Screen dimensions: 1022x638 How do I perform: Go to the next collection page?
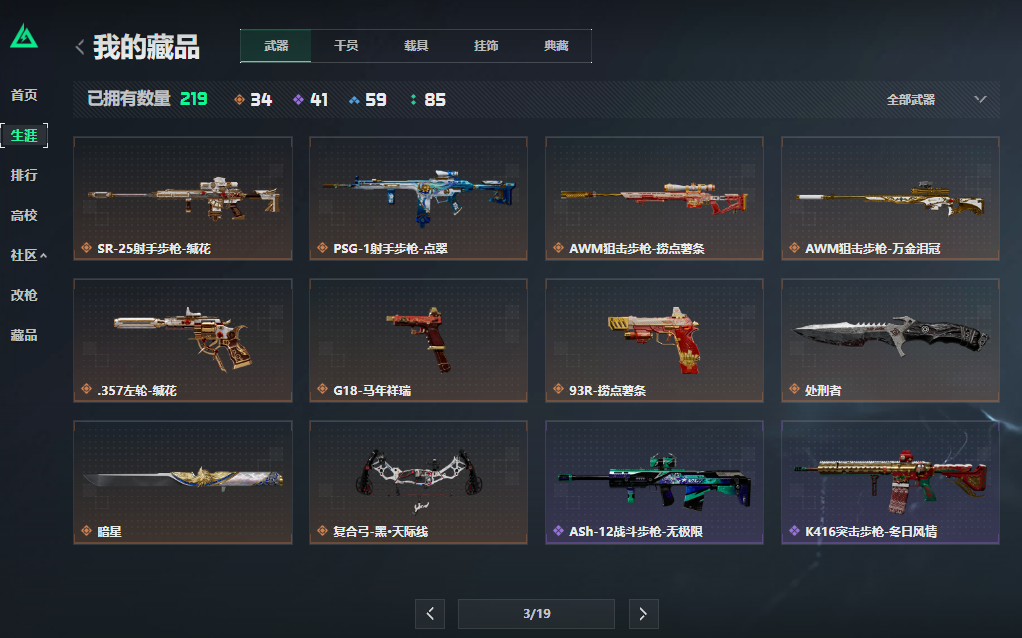click(643, 614)
